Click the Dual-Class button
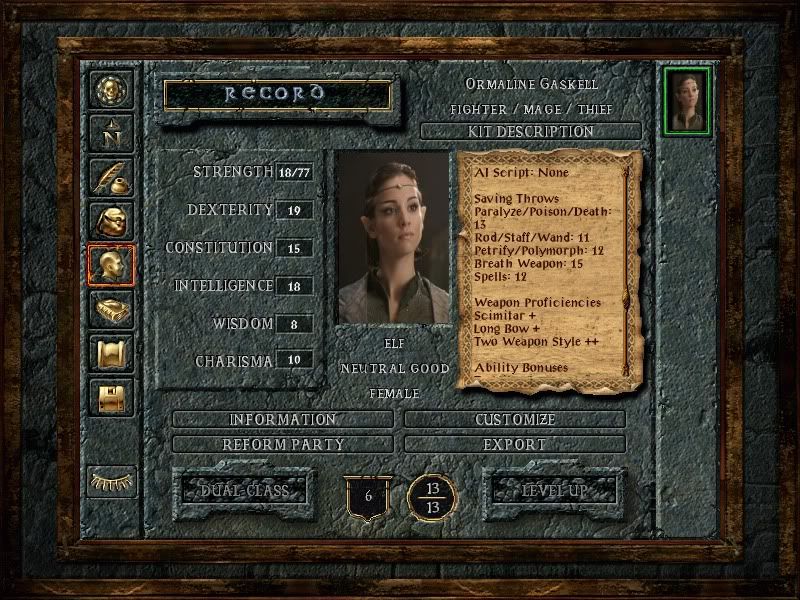The width and height of the screenshot is (800, 600). click(245, 491)
